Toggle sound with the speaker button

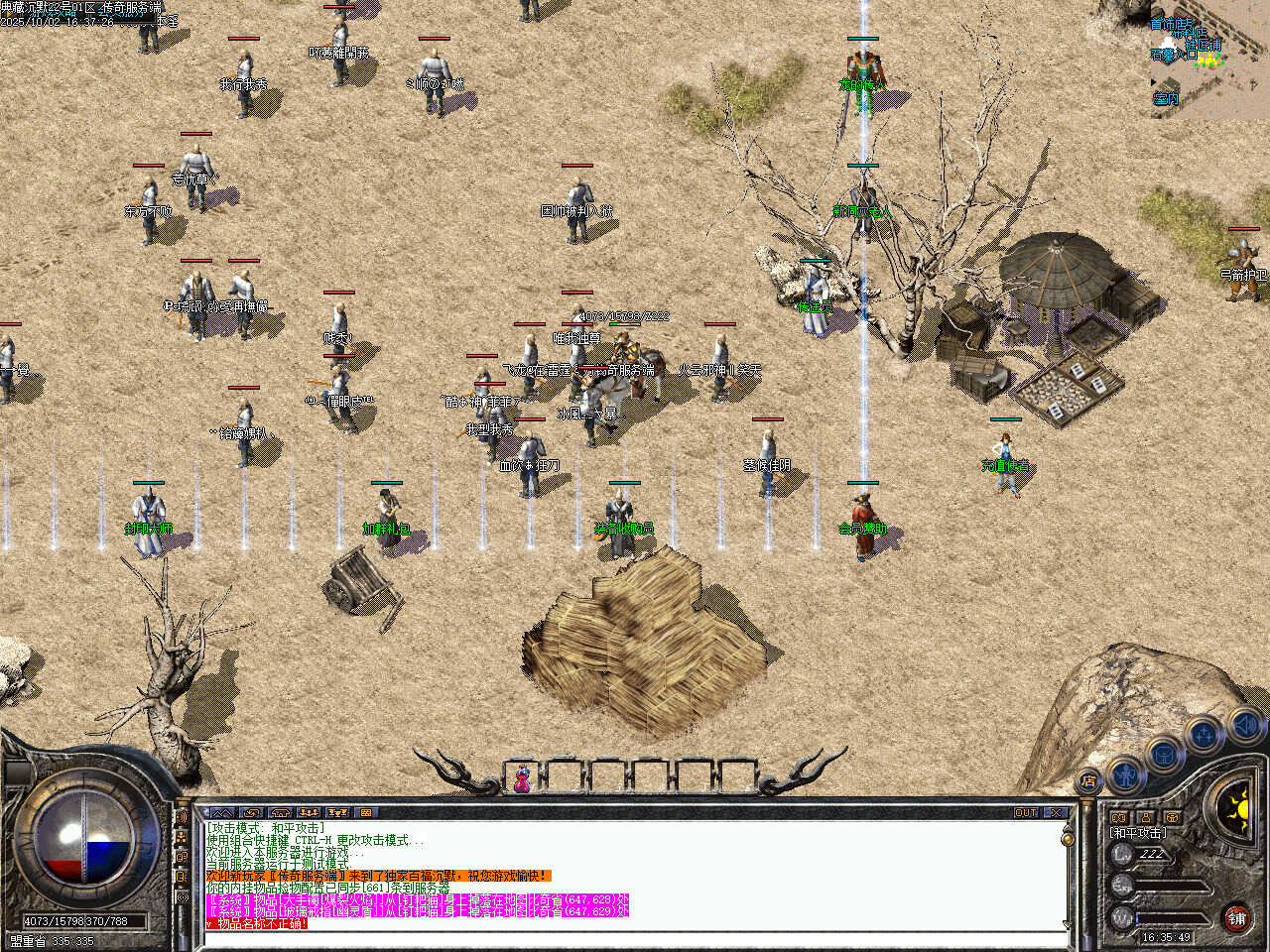point(1244,726)
